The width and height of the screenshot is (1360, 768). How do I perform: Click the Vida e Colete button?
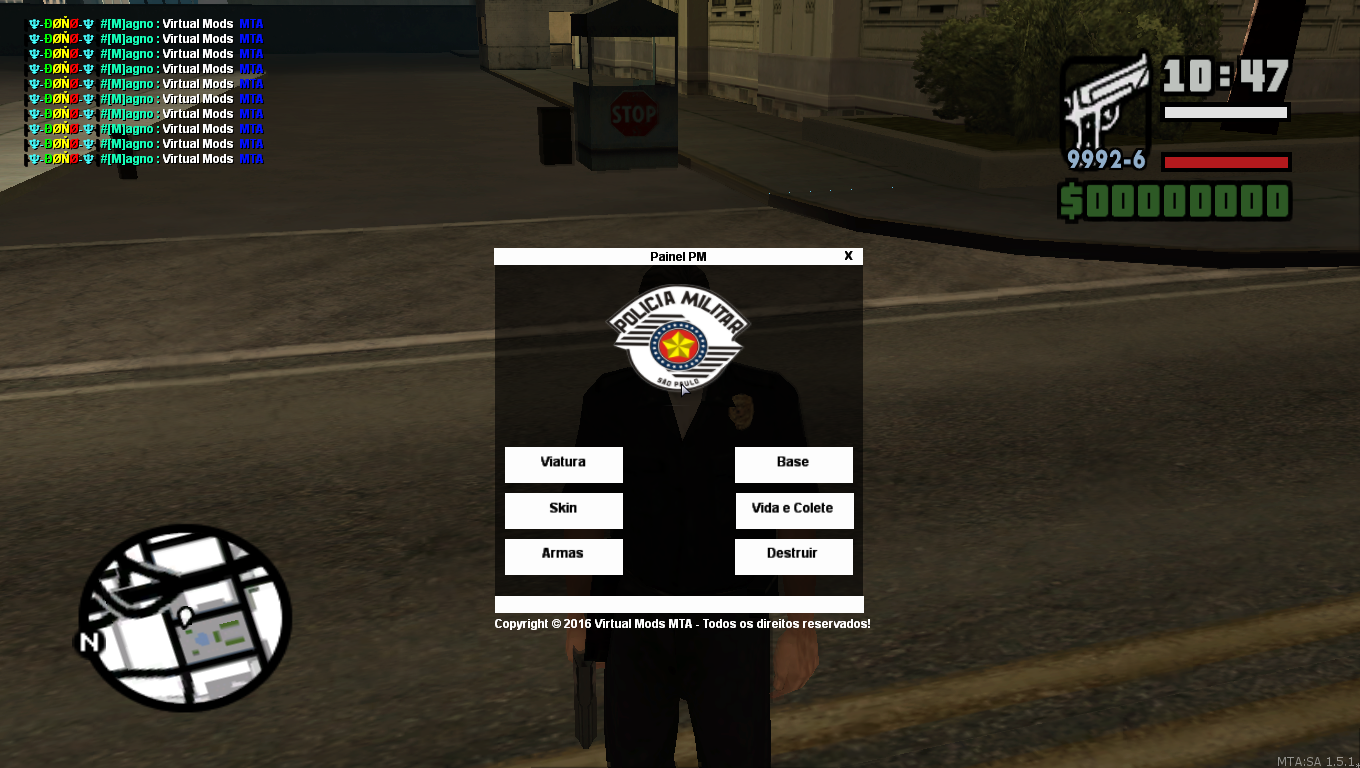click(x=794, y=510)
